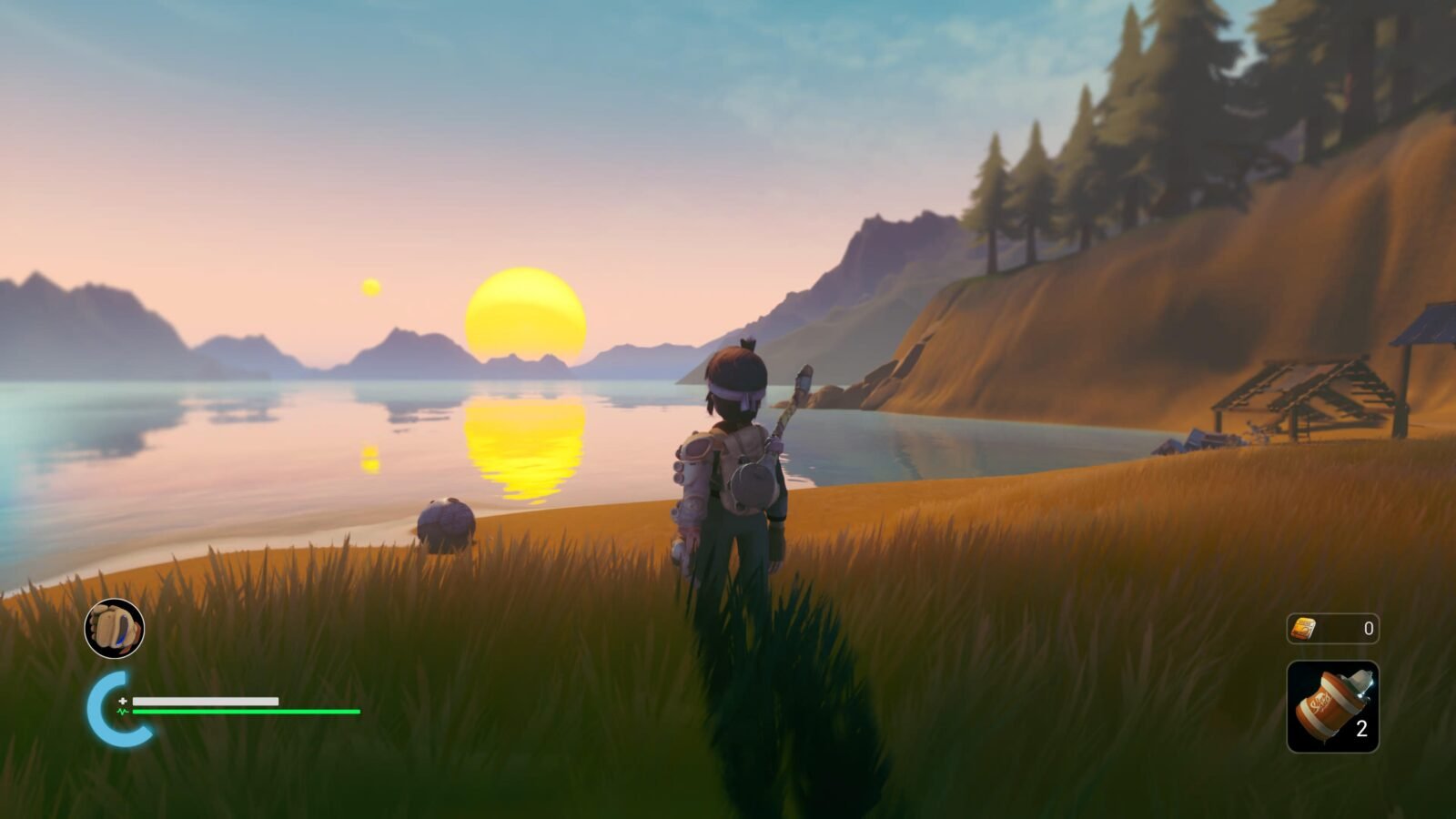Use the orange canister item slot
This screenshot has width=1456, height=819.
(x=1332, y=707)
